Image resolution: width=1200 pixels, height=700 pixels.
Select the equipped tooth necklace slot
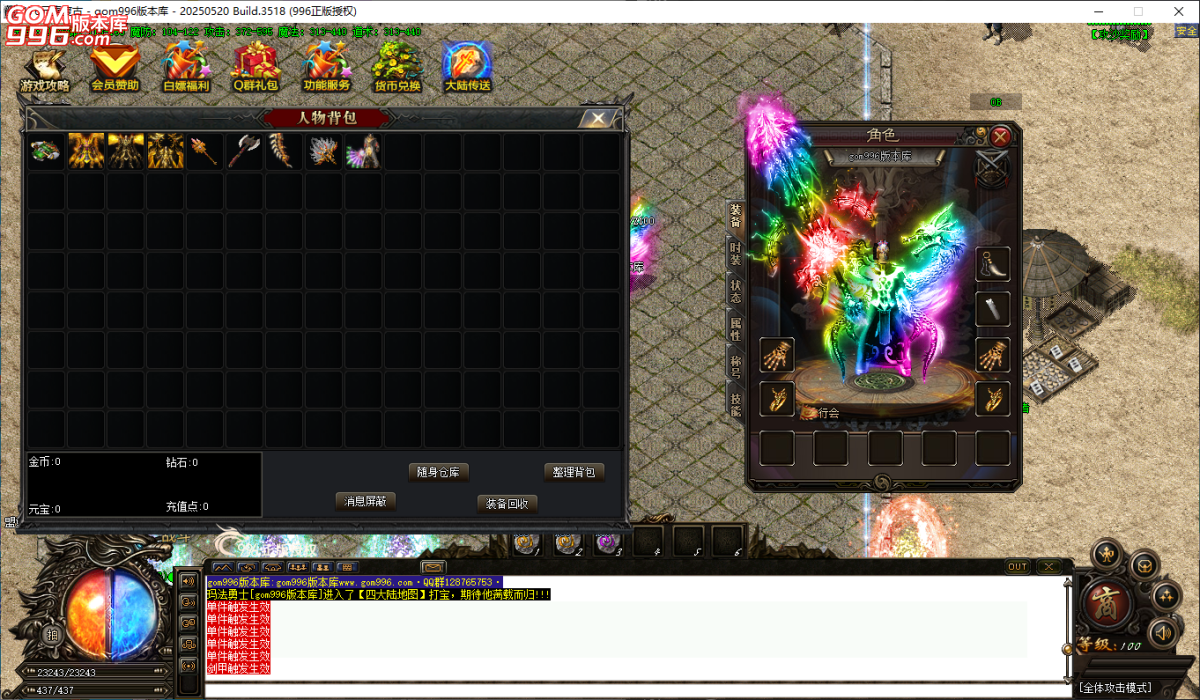pos(992,265)
